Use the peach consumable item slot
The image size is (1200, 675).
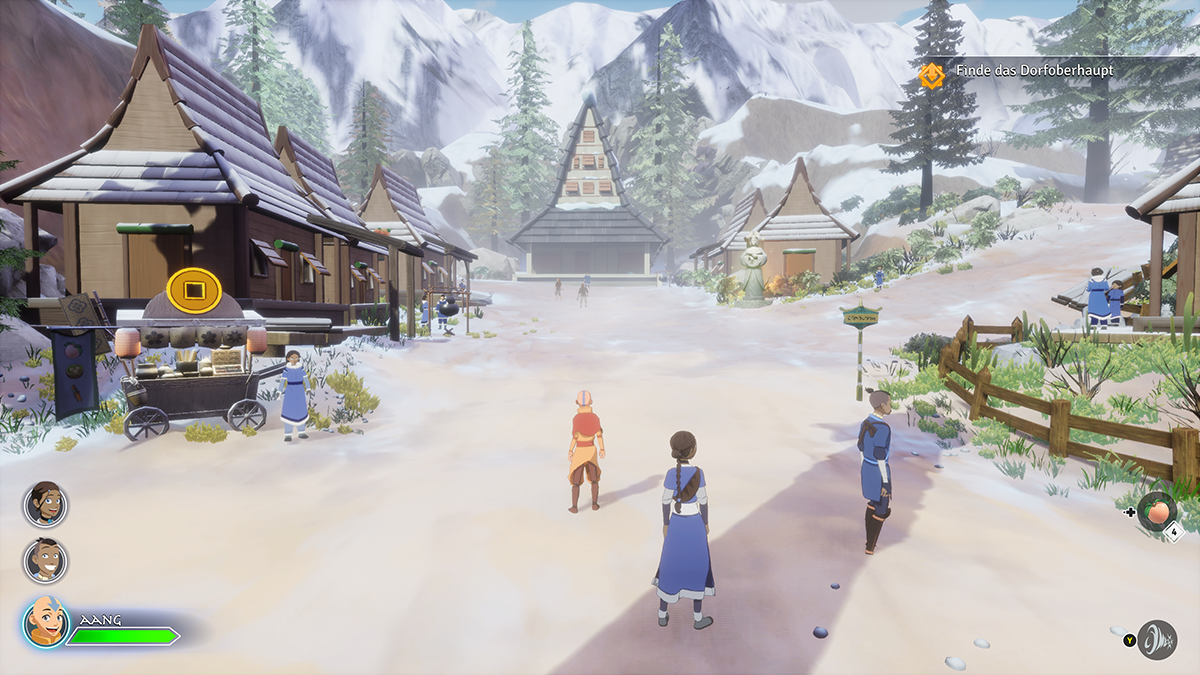(1157, 510)
